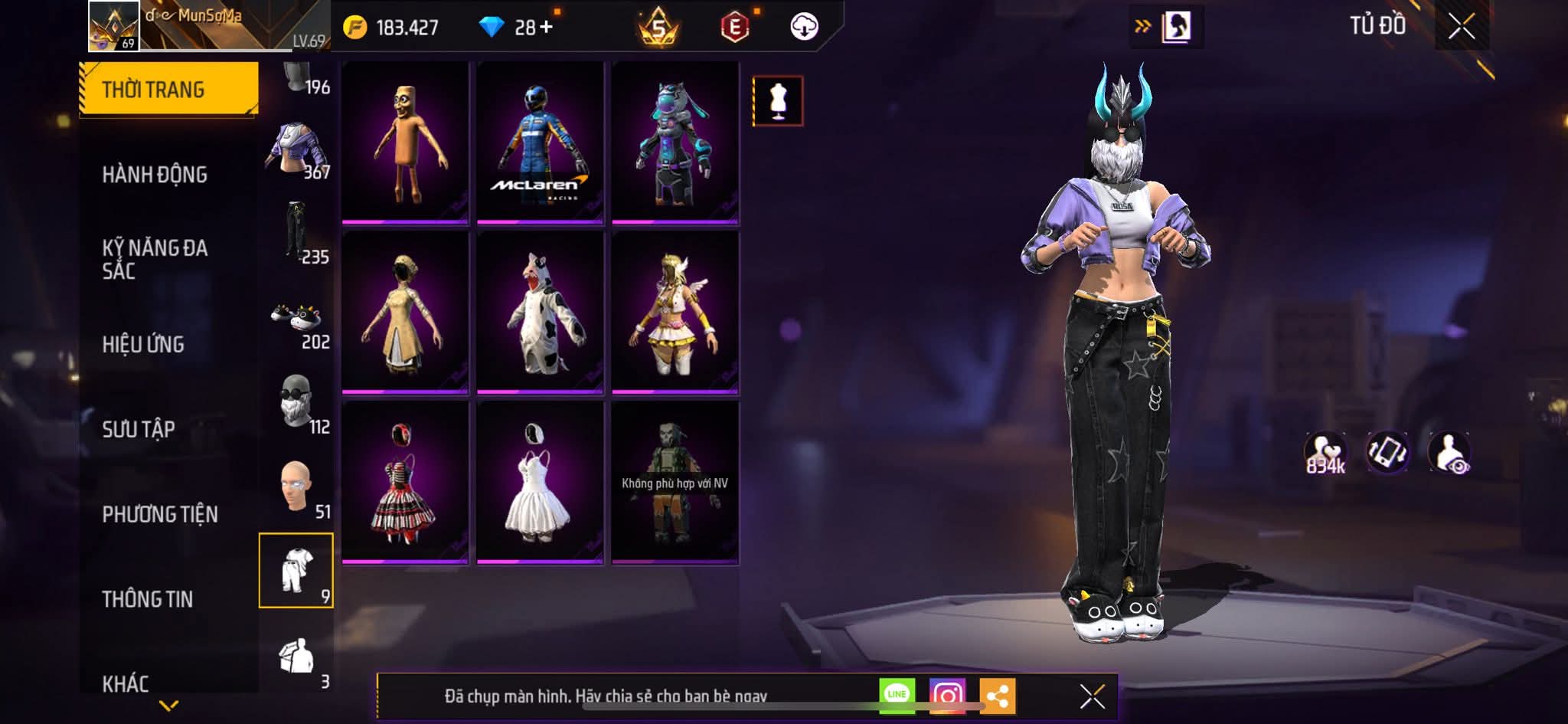Viewport: 1568px width, 724px height.
Task: Select the Hiệu Ứng category
Action: click(x=143, y=344)
